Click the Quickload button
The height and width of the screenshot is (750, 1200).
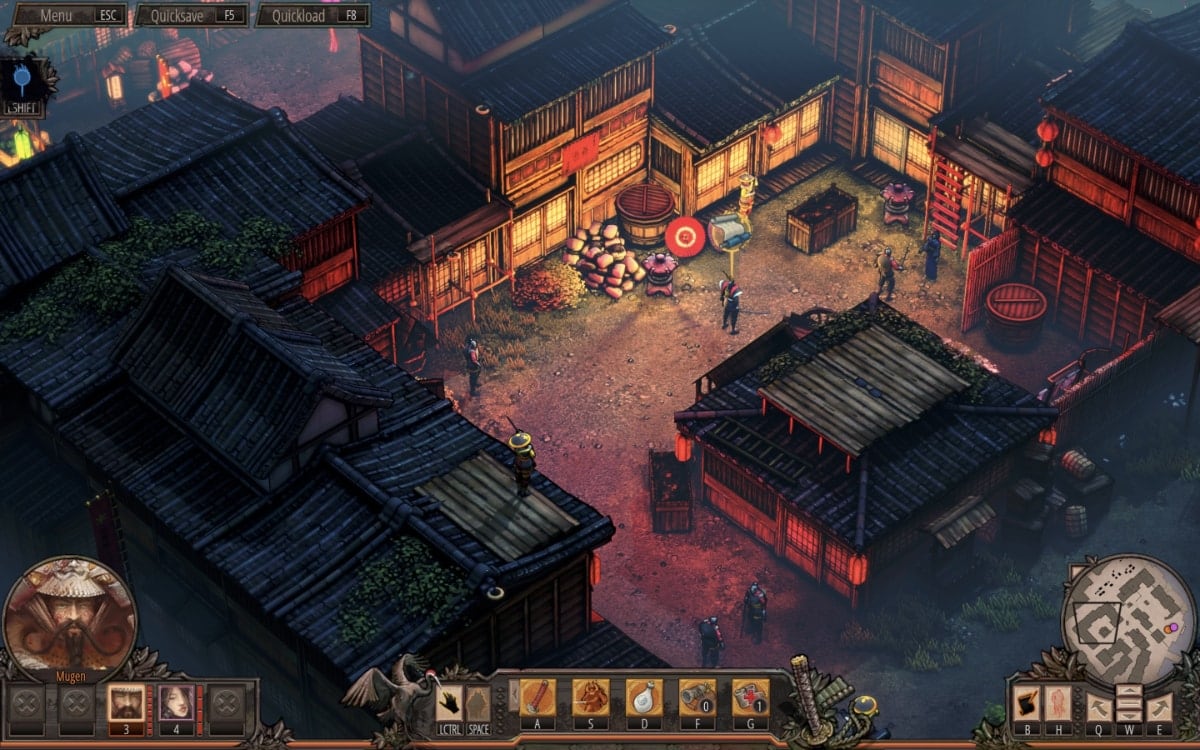312,16
